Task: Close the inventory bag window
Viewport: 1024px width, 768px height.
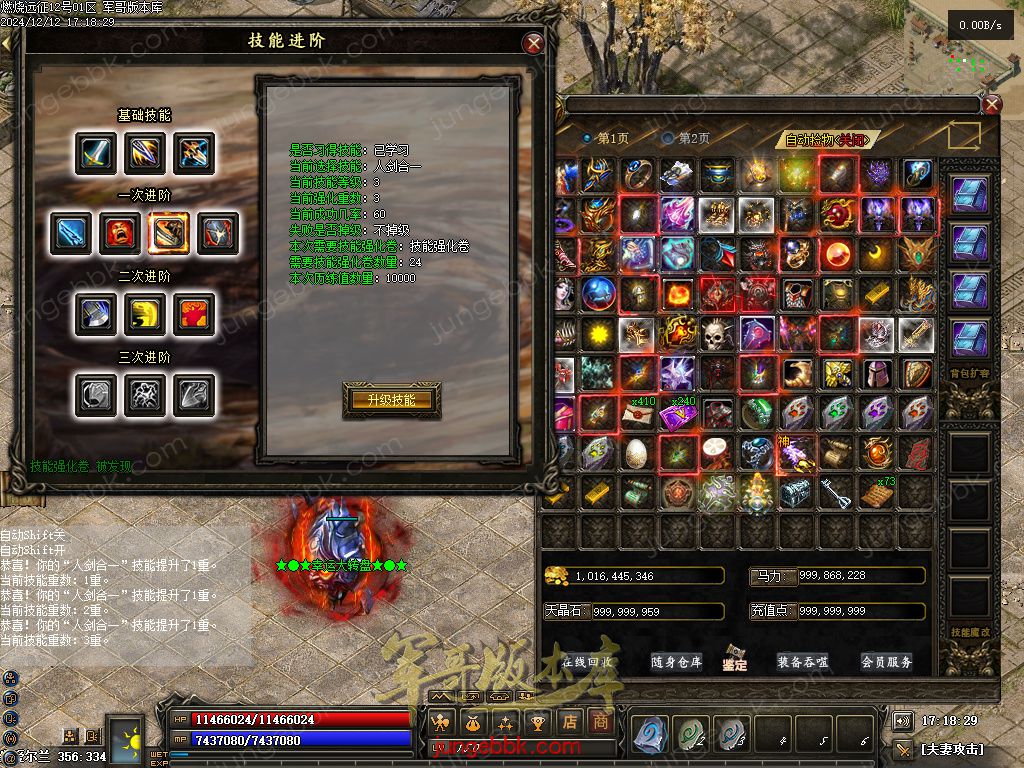Action: point(991,105)
